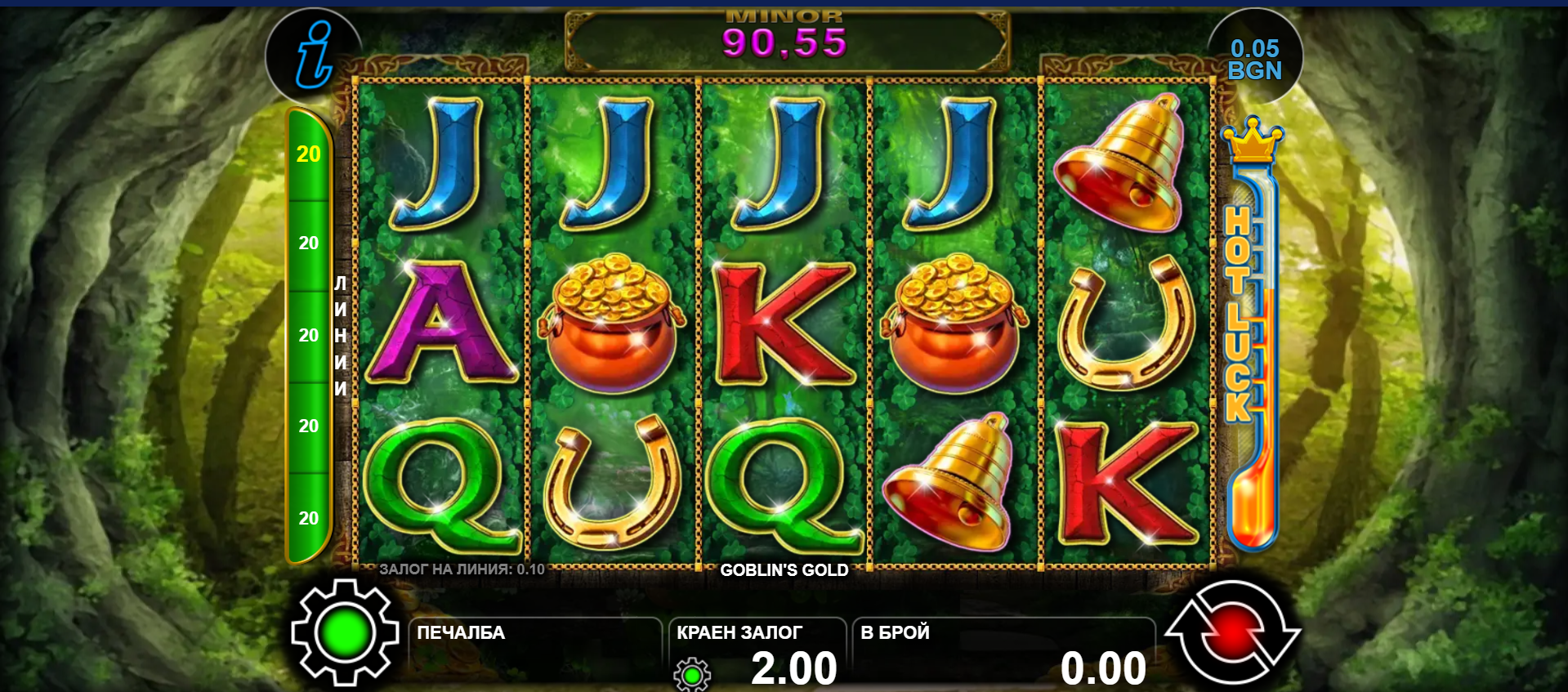Open the blue info paytable button
This screenshot has height=692, width=1568.
tap(314, 54)
